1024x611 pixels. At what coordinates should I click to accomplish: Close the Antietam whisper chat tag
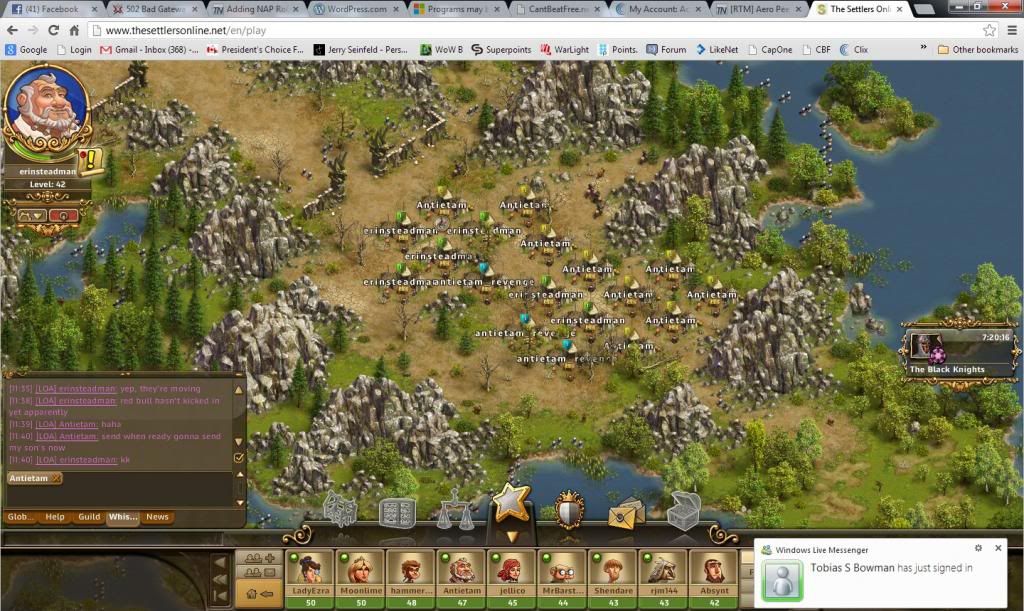[x=56, y=478]
